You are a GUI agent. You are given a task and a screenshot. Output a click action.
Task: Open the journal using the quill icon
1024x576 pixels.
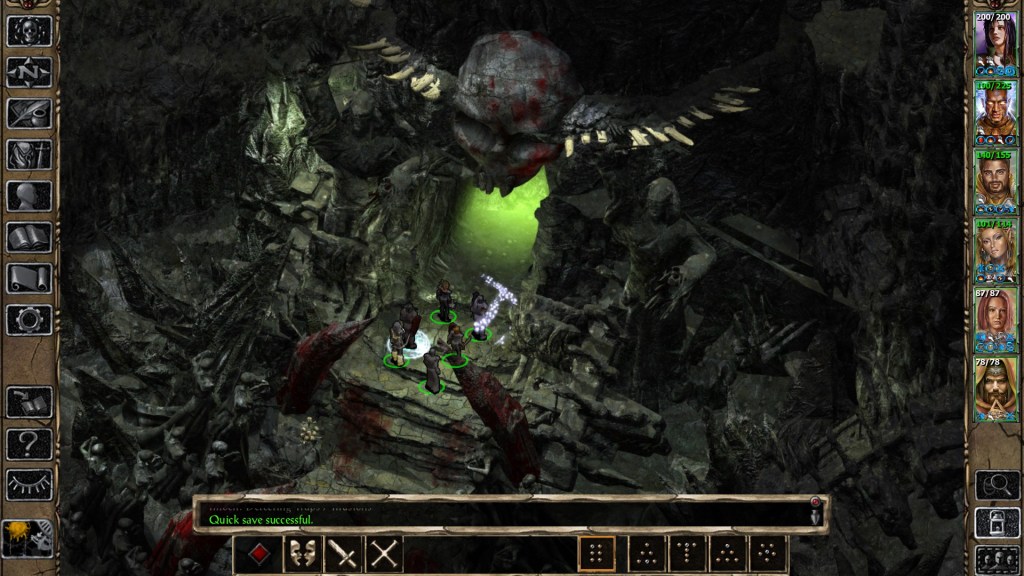tap(29, 113)
